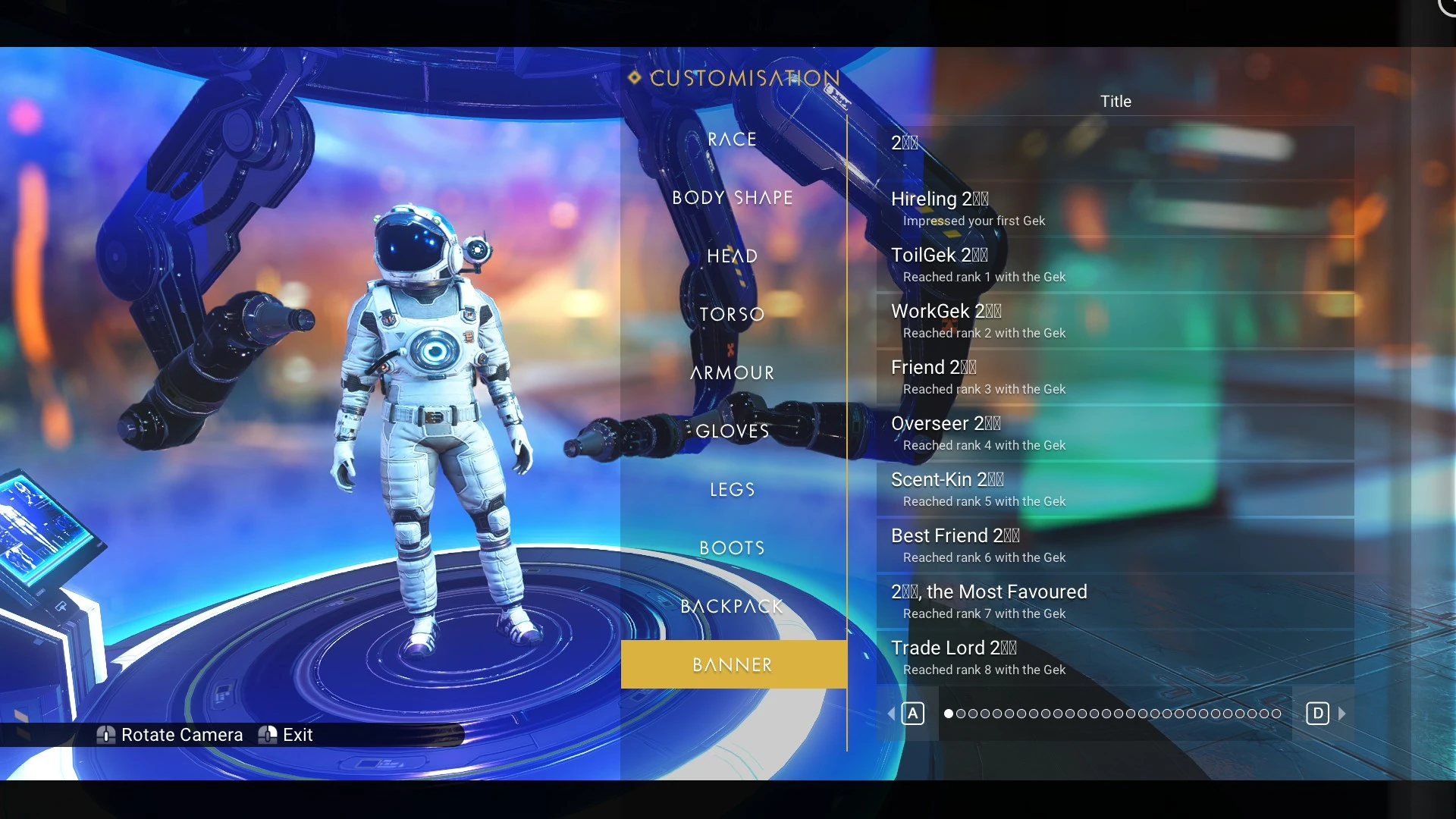Choose the Friend title for rank 3
1456x819 pixels.
click(1115, 377)
